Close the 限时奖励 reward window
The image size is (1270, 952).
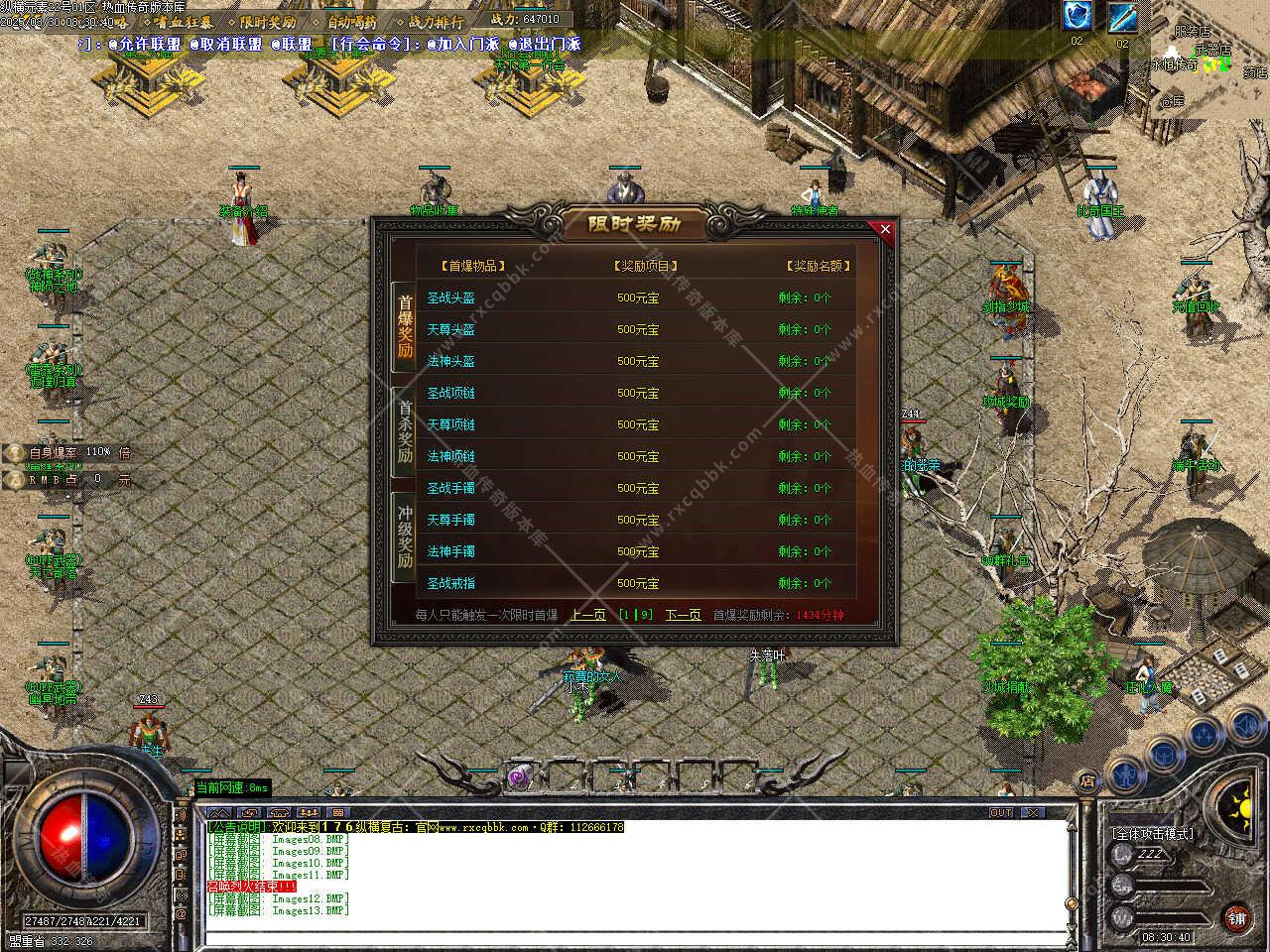(x=885, y=230)
